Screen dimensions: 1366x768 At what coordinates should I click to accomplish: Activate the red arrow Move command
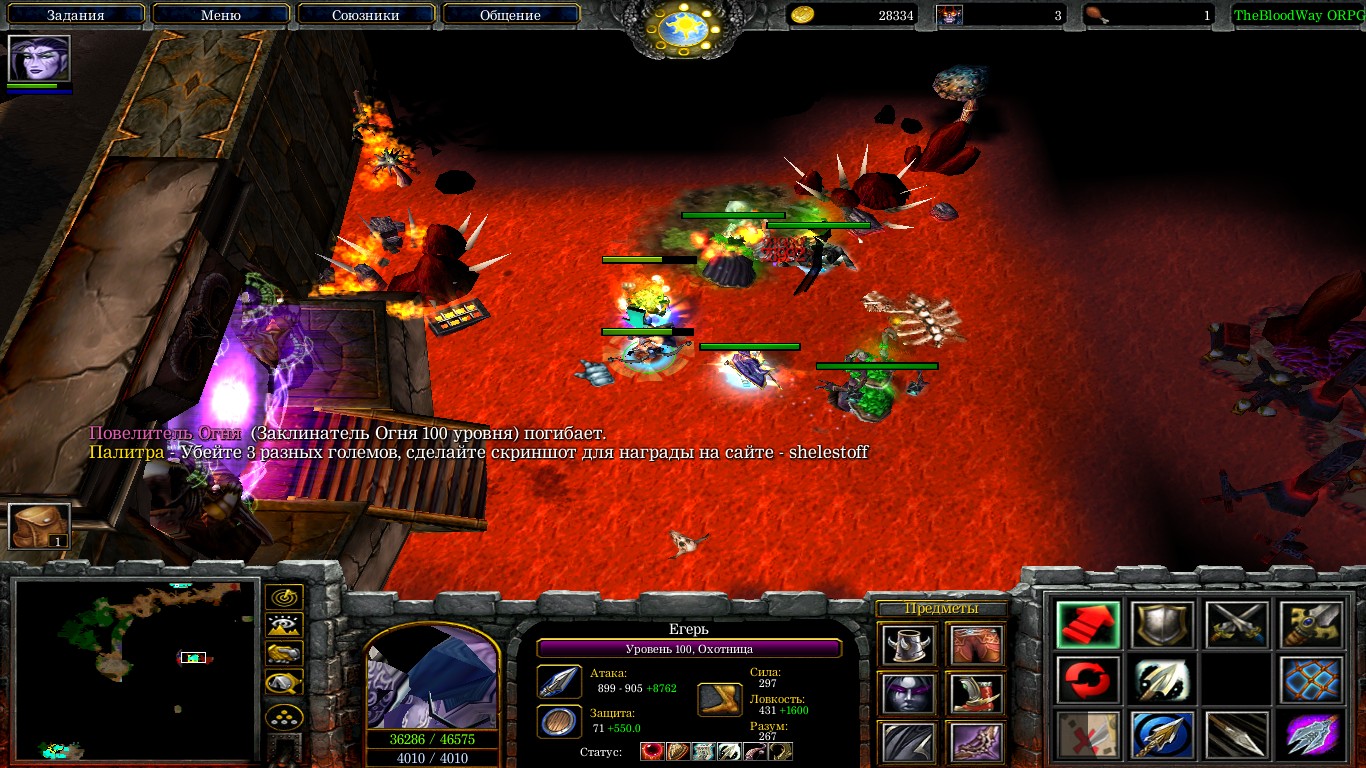click(1086, 625)
